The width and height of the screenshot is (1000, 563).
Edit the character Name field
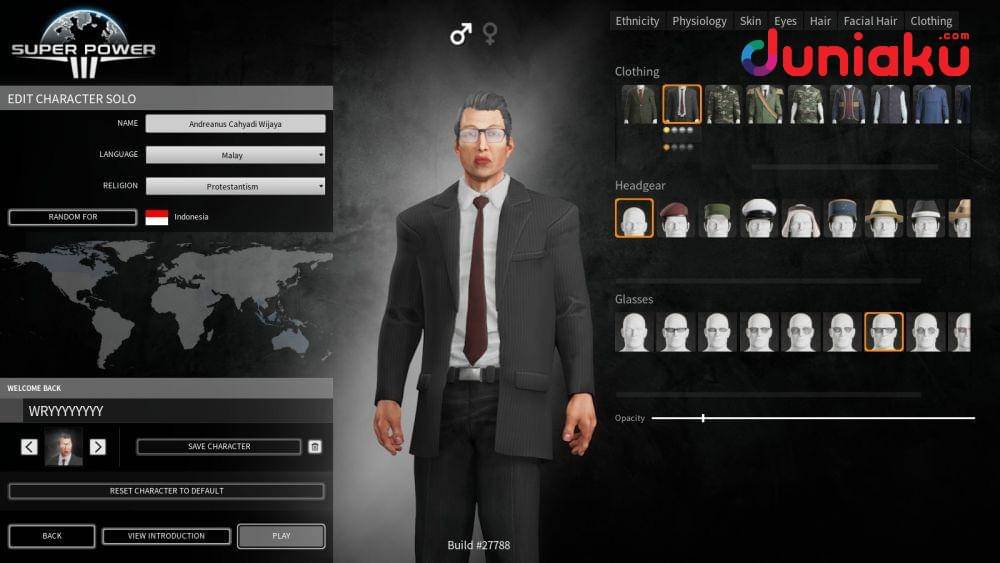(x=235, y=124)
